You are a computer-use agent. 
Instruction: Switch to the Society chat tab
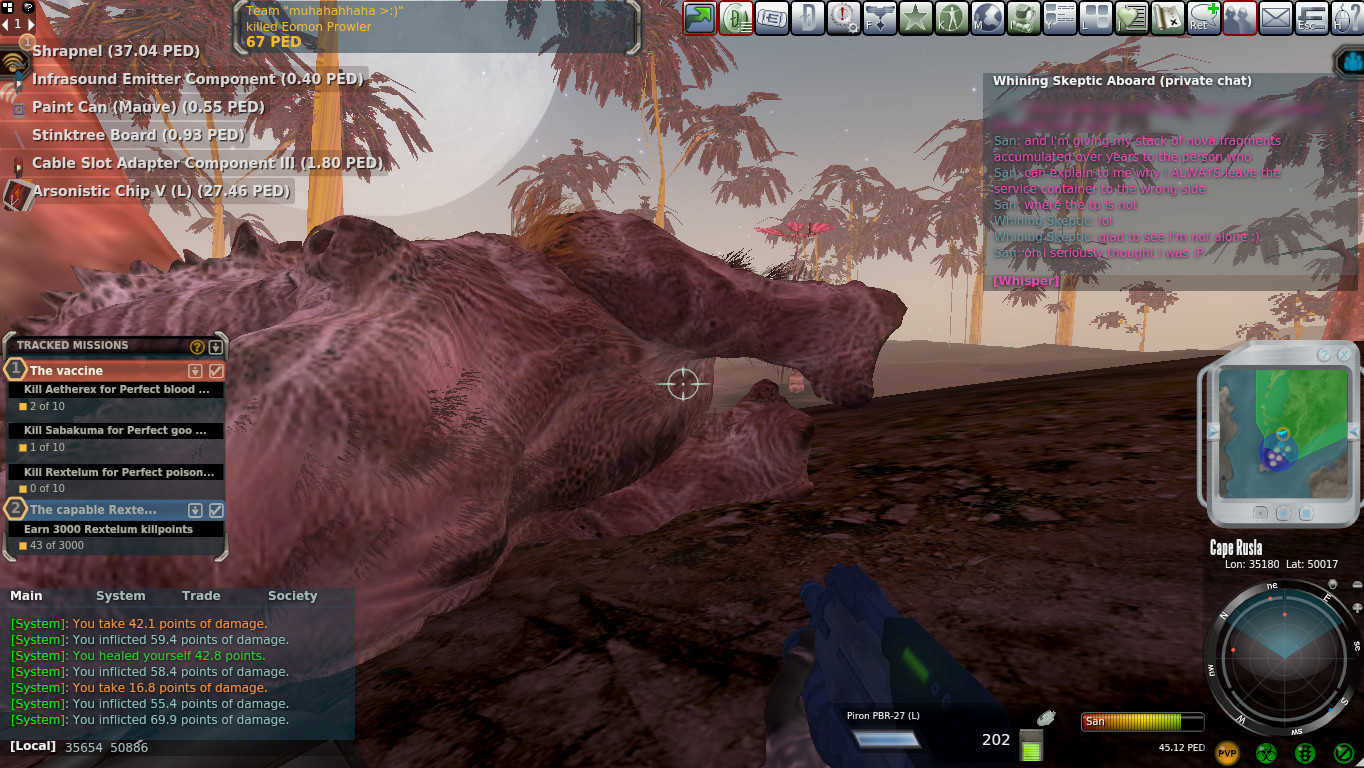[x=292, y=596]
